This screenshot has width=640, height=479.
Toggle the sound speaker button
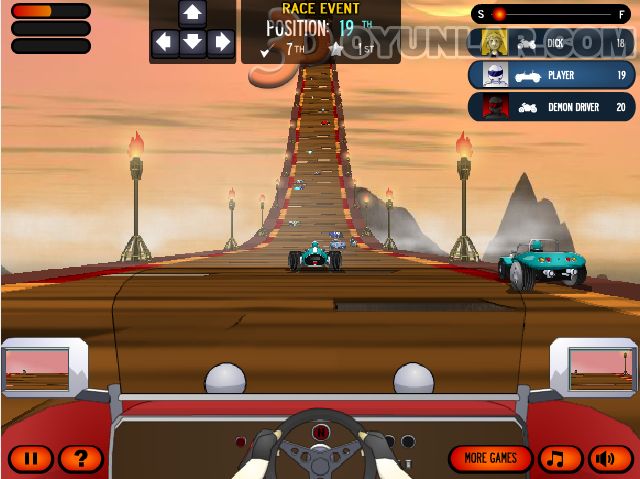click(612, 458)
